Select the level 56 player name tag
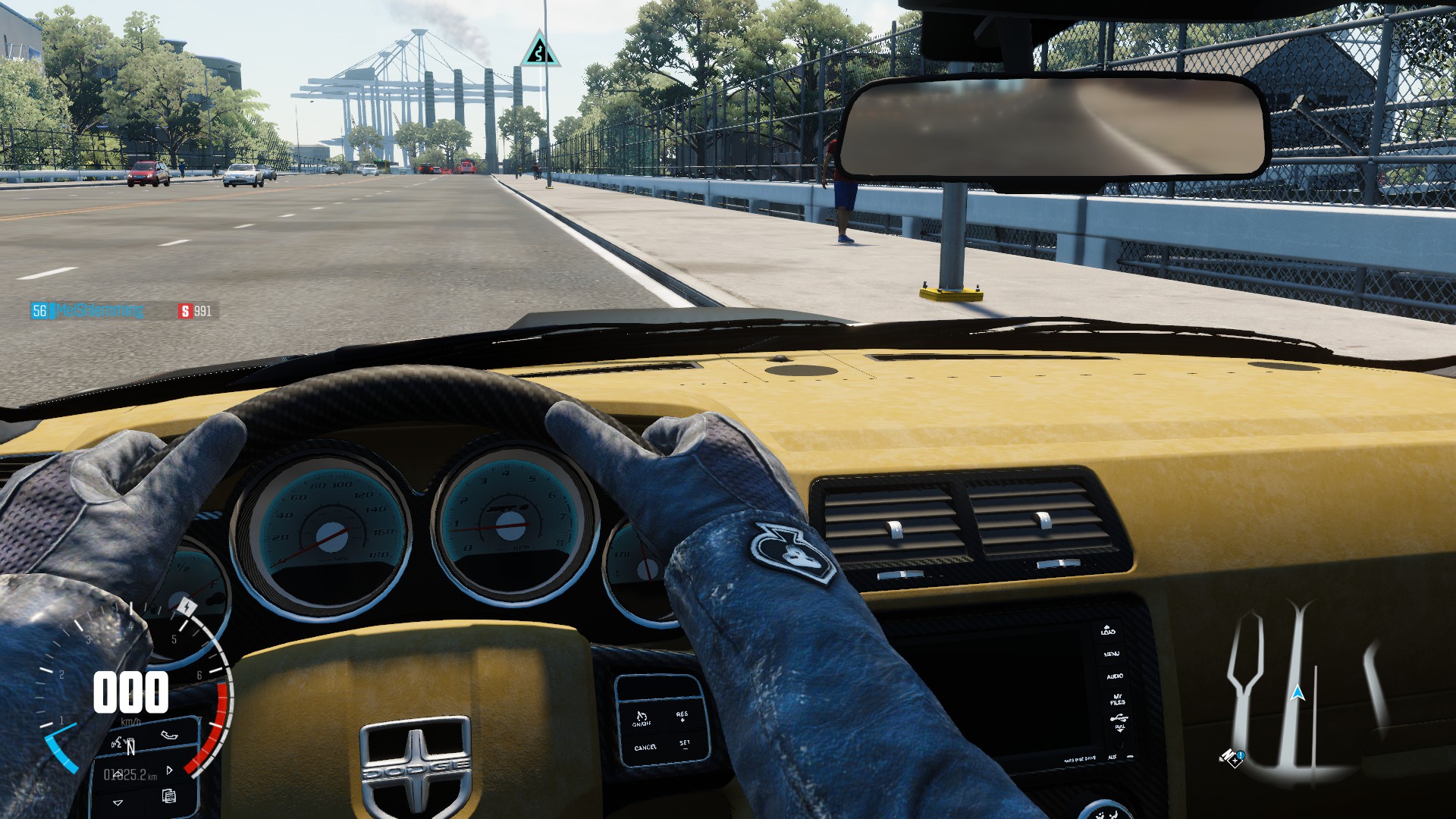The height and width of the screenshot is (819, 1456). [88, 311]
